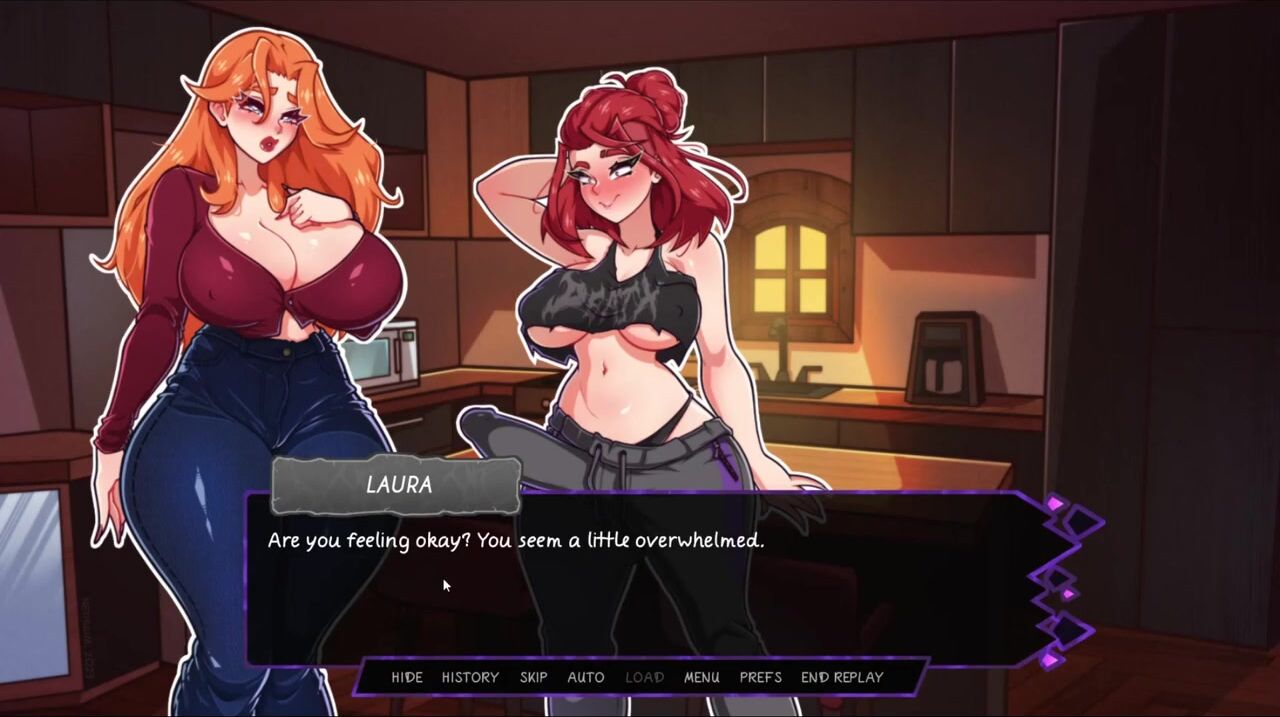Turn on Auto text advance
This screenshot has height=717, width=1280.
[586, 677]
